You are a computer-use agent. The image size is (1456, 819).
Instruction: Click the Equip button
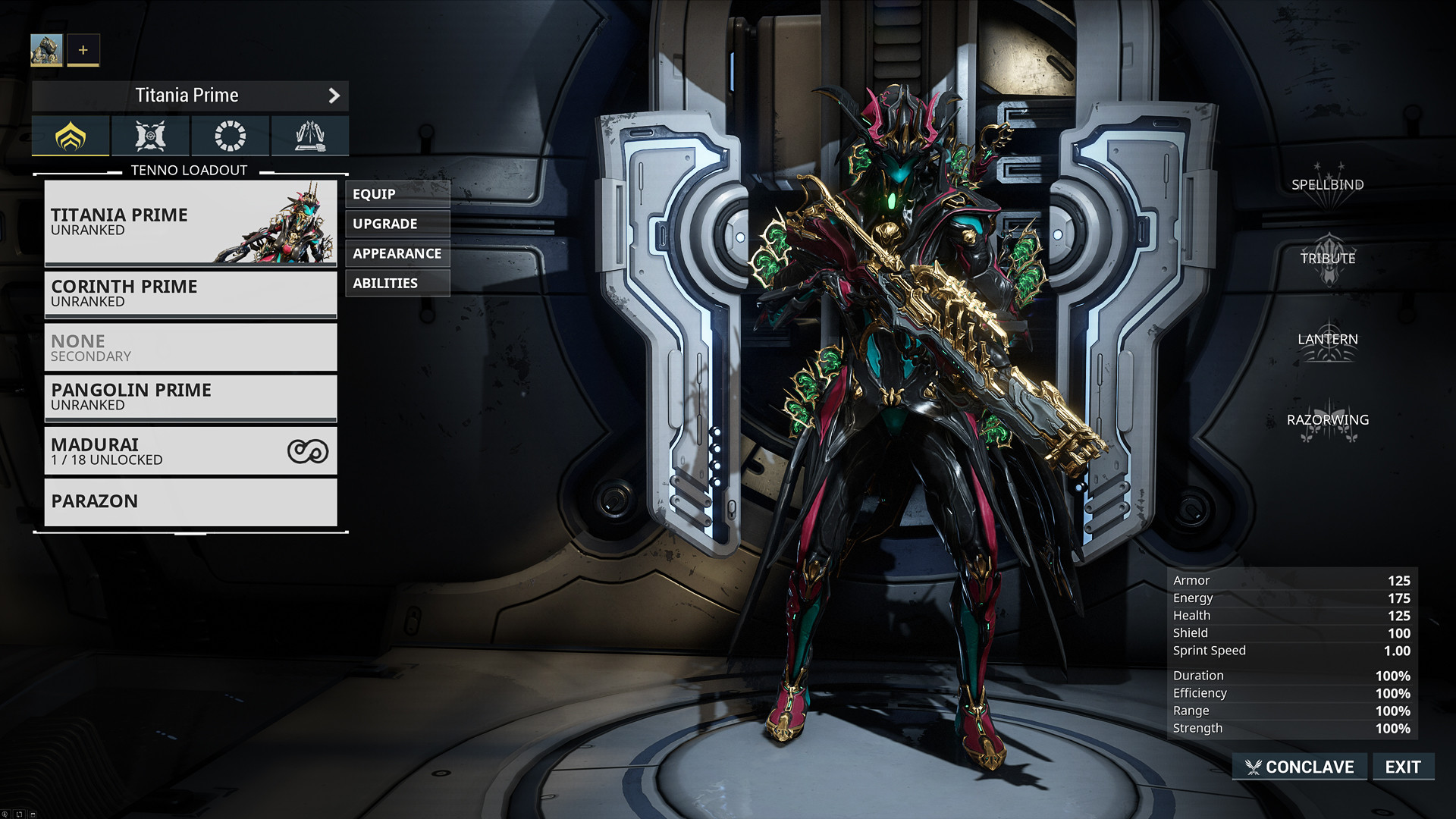pos(397,194)
